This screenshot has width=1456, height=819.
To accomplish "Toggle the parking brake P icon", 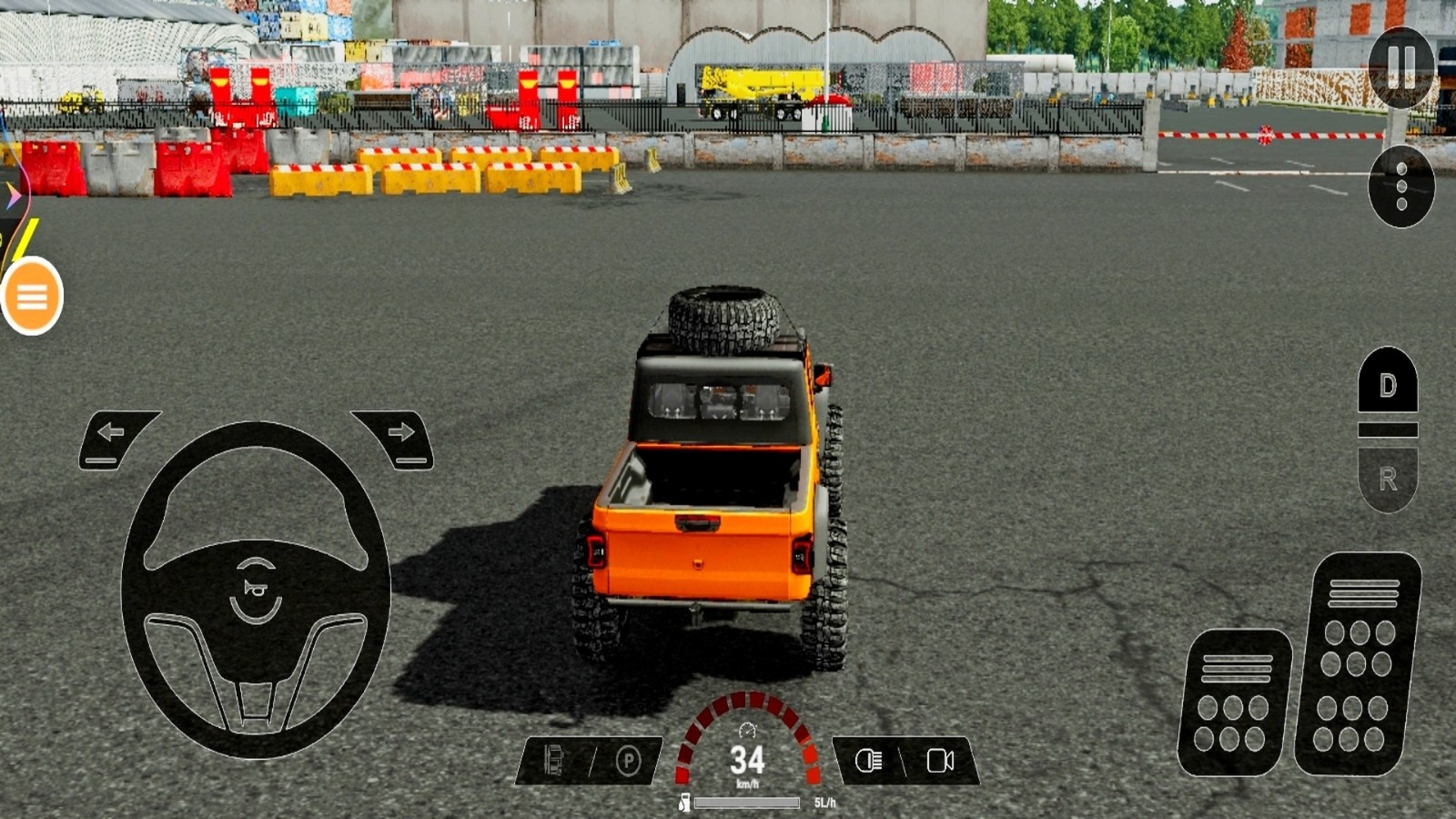I will coord(628,761).
